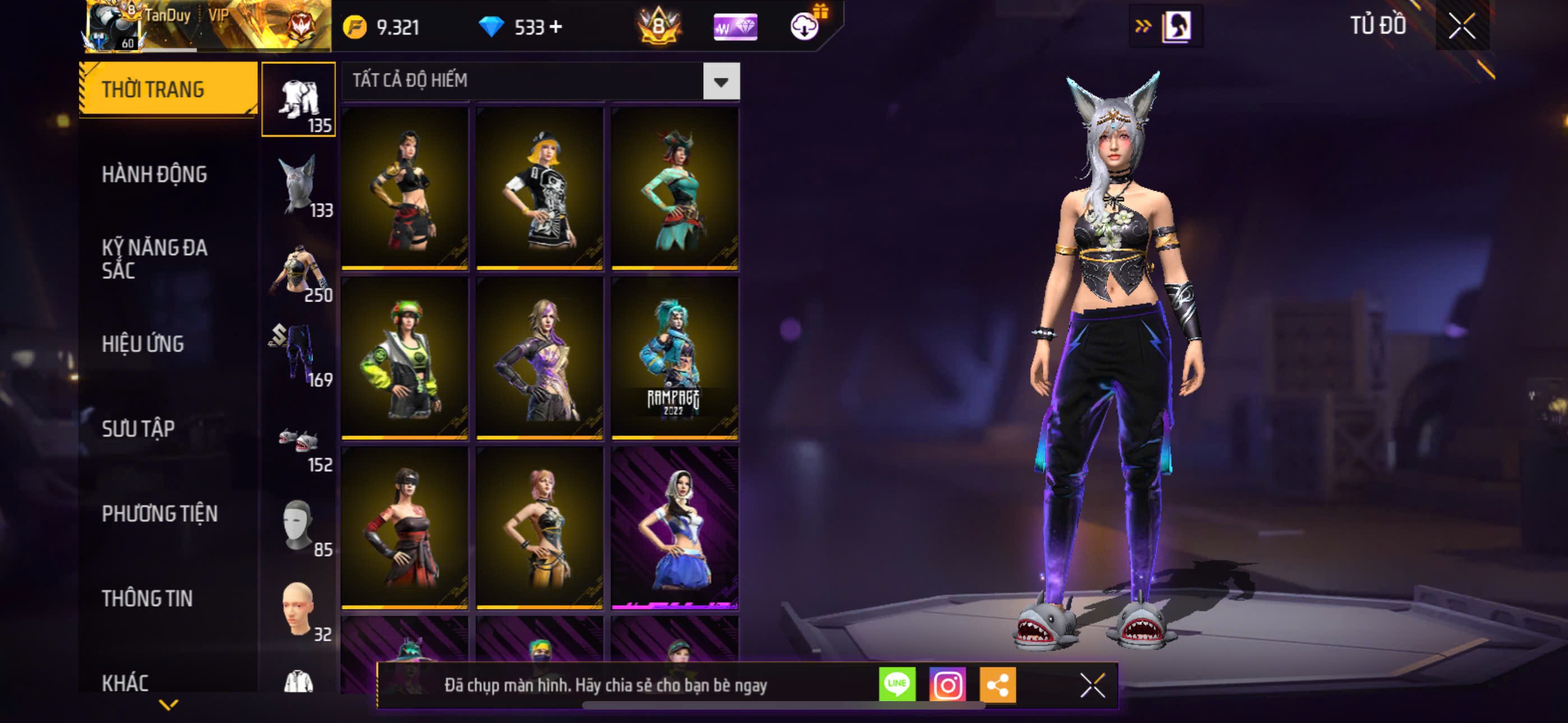
Task: Show the THÔNG TIN tab
Action: pos(147,599)
